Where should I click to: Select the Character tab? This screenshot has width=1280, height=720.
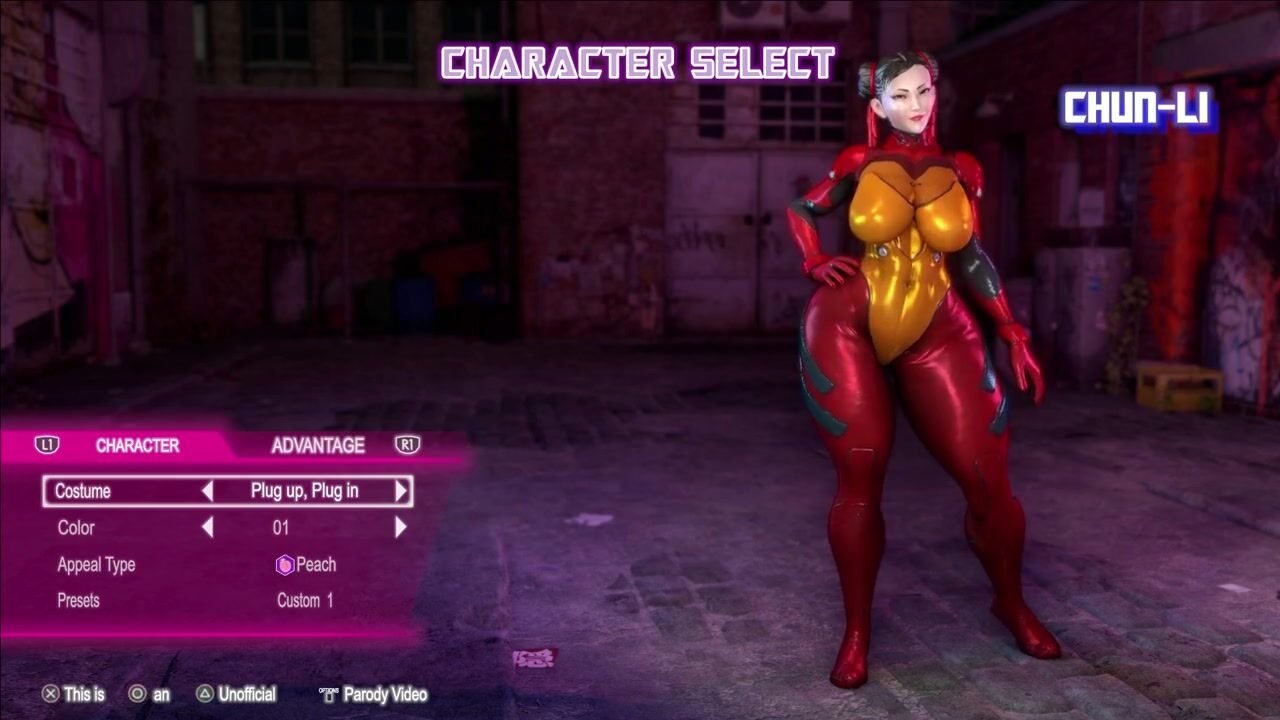coord(137,446)
